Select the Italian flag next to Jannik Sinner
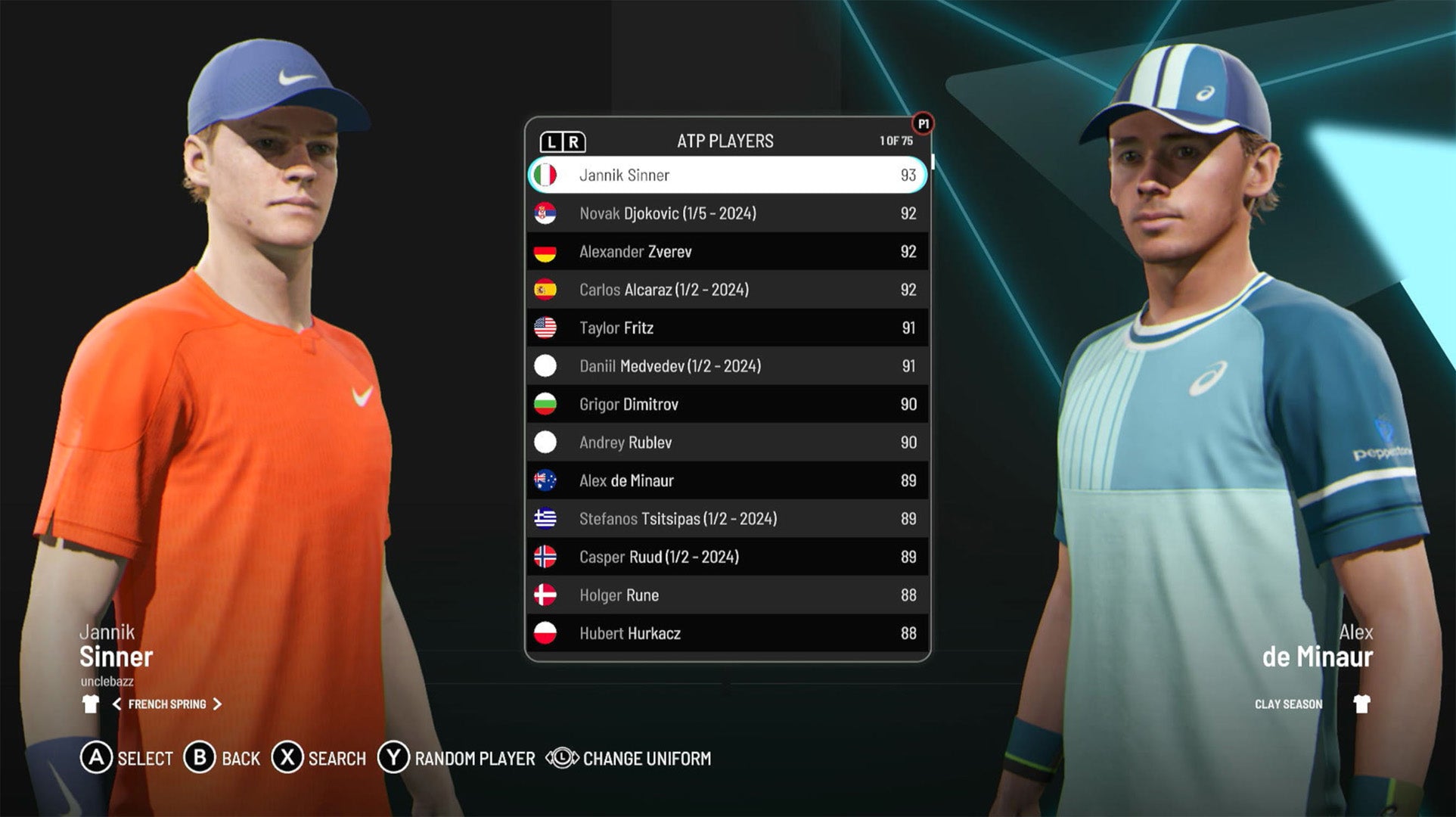The image size is (1456, 817). pyautogui.click(x=547, y=175)
